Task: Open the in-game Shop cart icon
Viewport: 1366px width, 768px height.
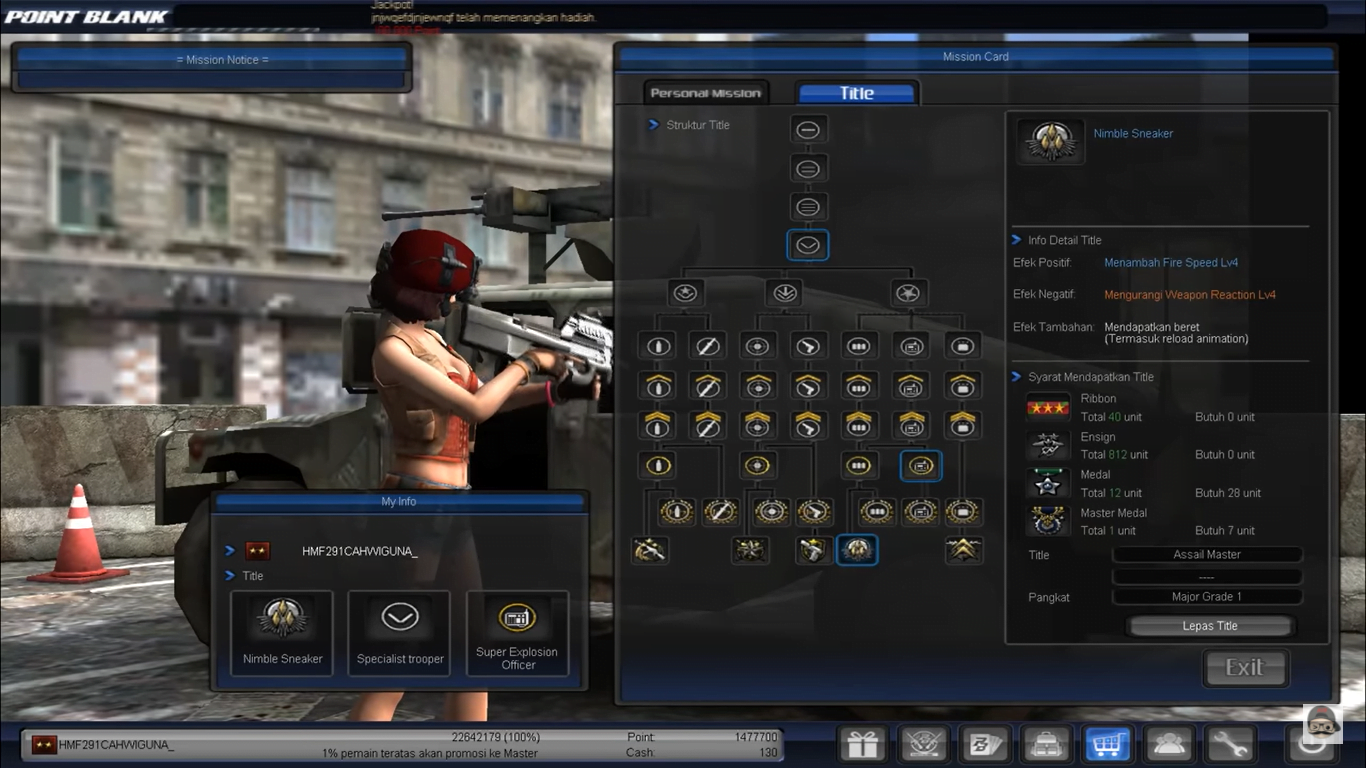Action: 1108,744
